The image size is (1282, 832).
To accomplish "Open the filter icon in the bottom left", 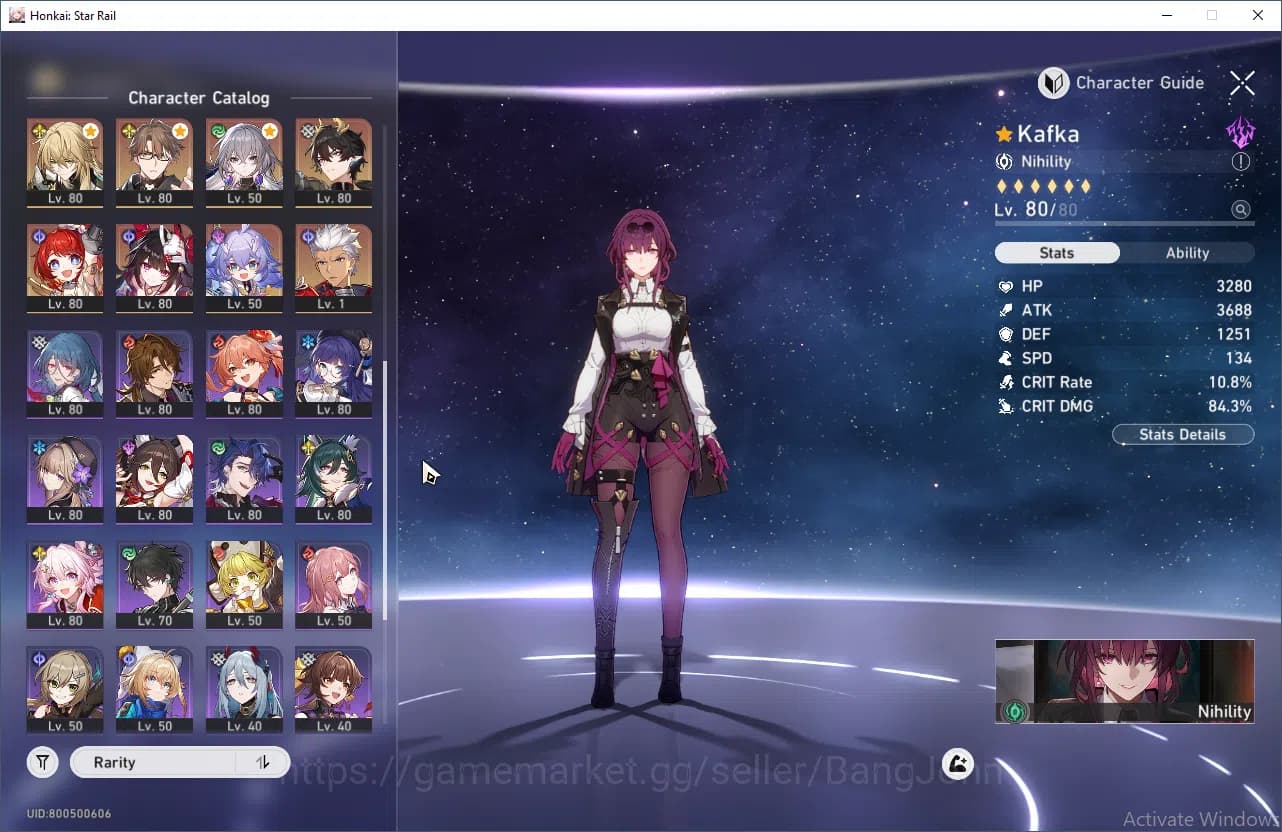I will click(42, 762).
